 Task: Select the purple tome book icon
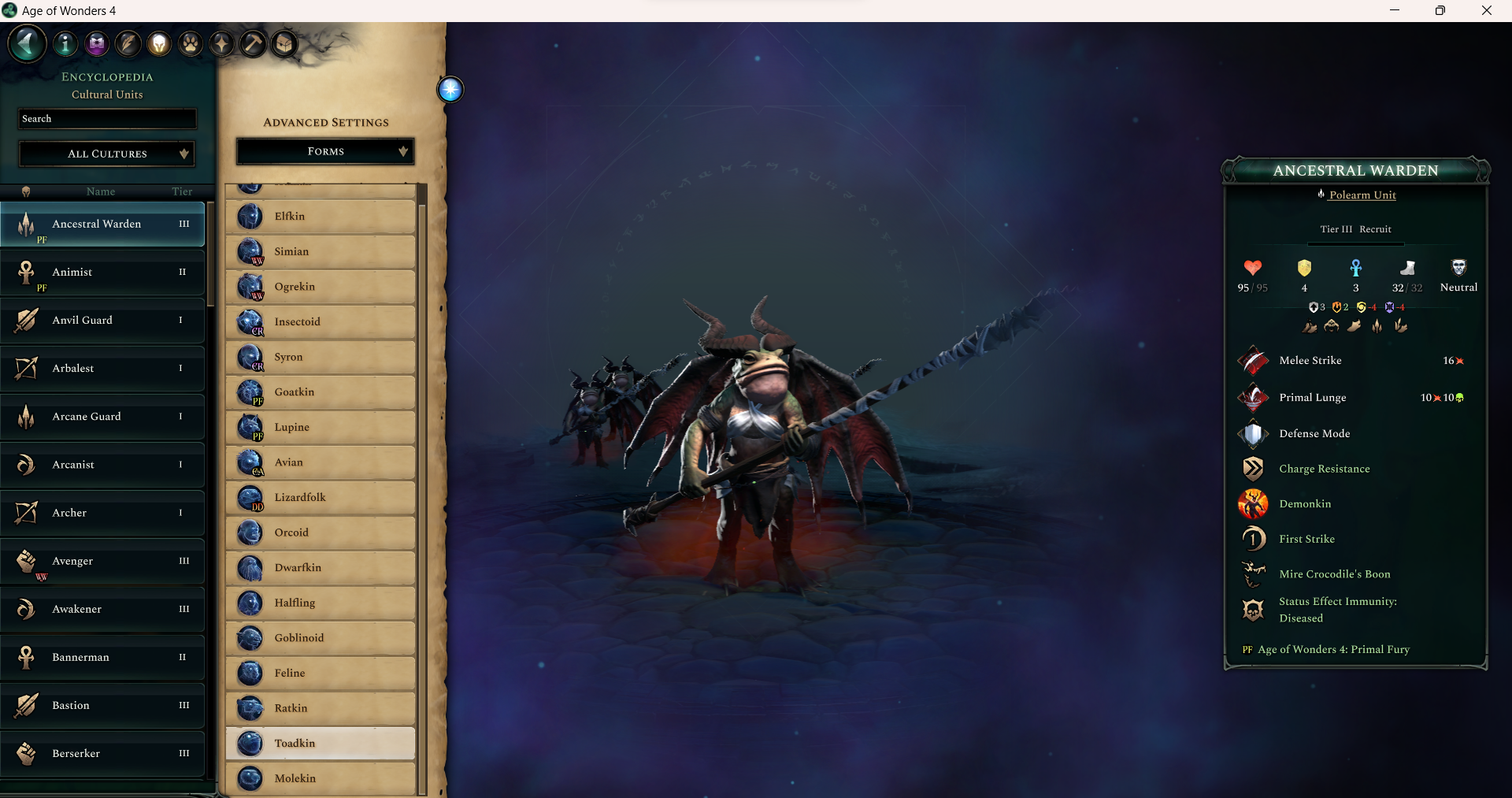(x=96, y=43)
